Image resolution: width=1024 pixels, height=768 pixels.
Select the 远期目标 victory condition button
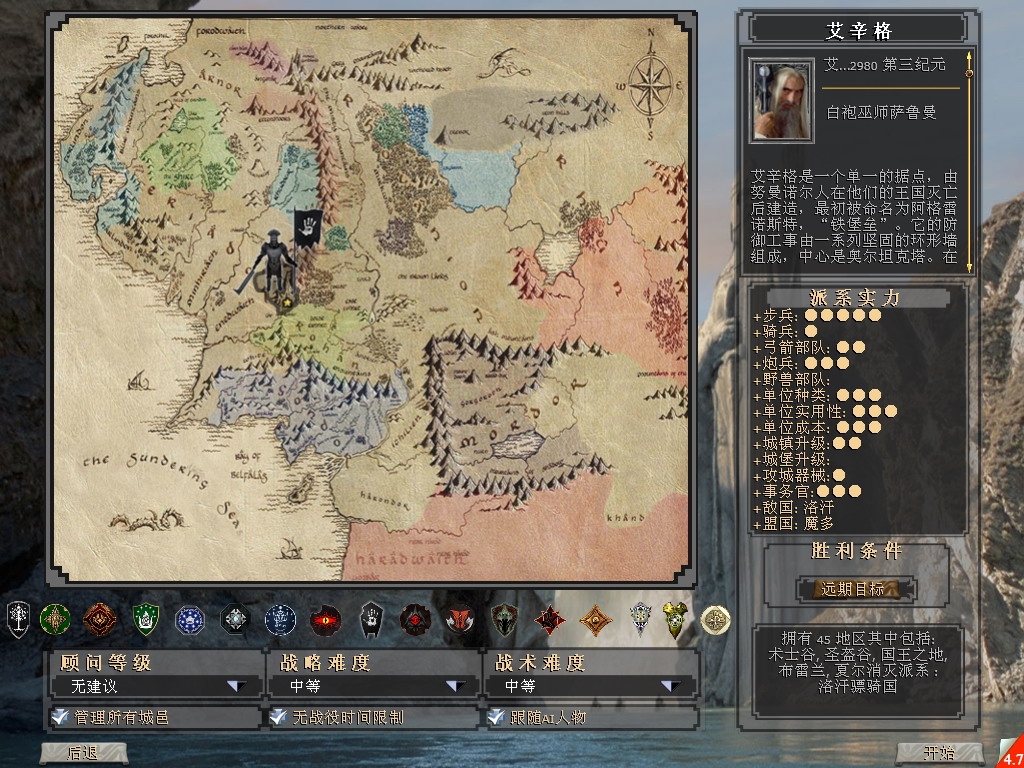855,589
